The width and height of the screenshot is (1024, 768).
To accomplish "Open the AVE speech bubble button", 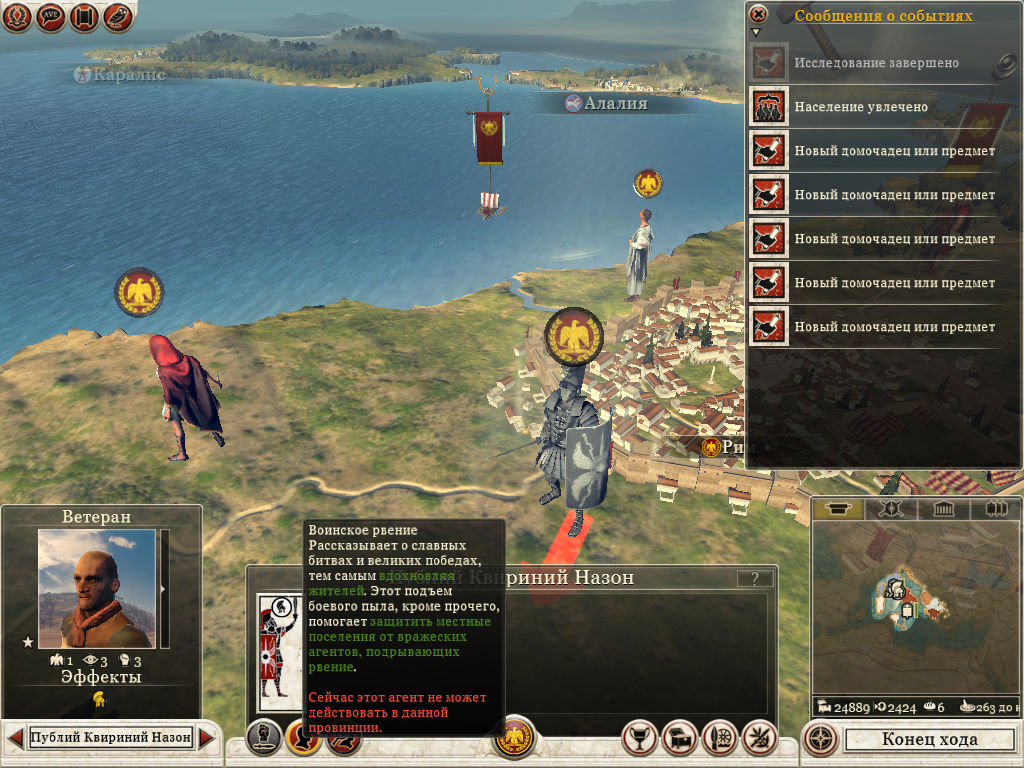I will (x=51, y=17).
